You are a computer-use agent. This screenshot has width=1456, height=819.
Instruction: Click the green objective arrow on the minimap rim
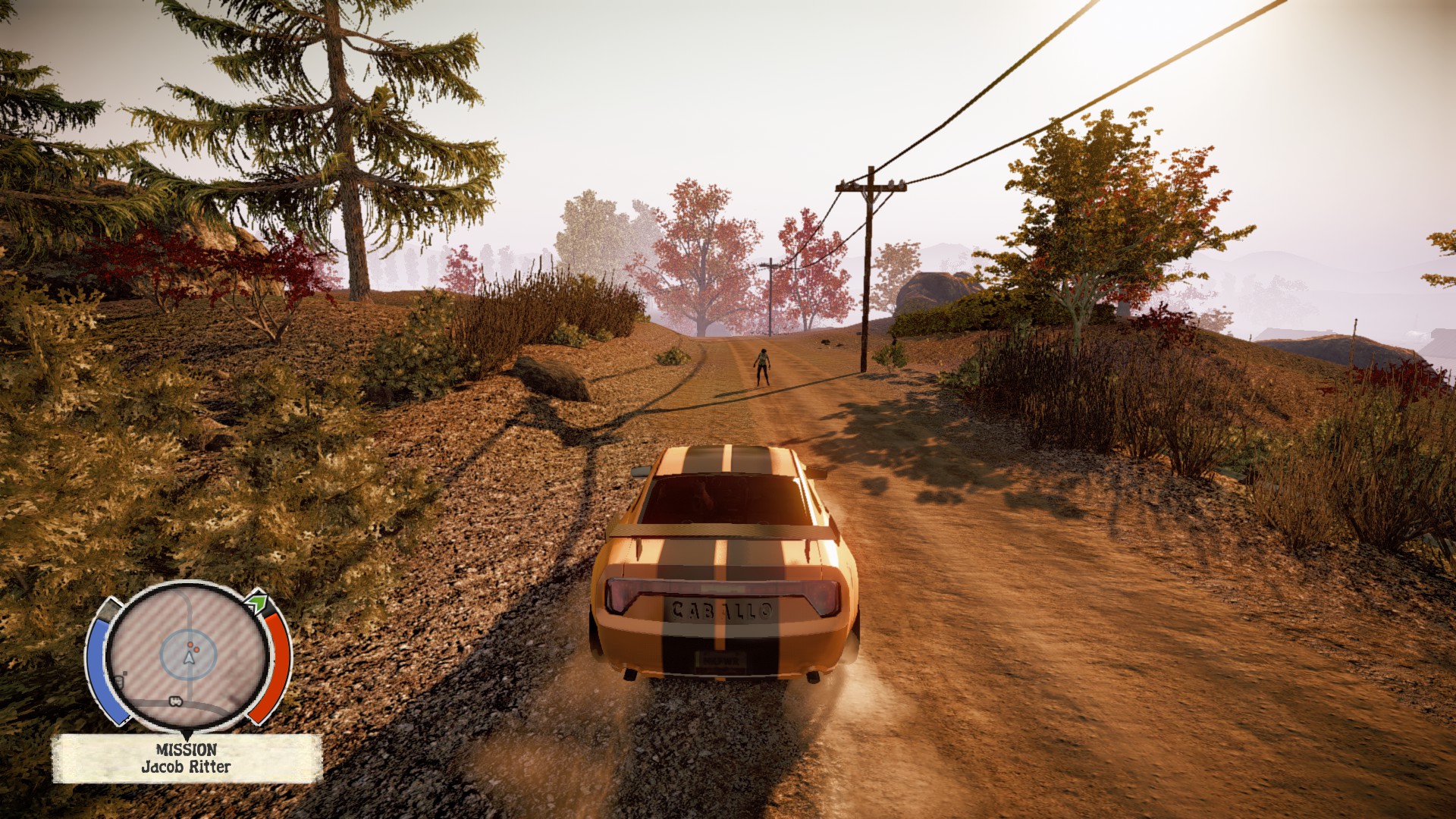pos(257,604)
